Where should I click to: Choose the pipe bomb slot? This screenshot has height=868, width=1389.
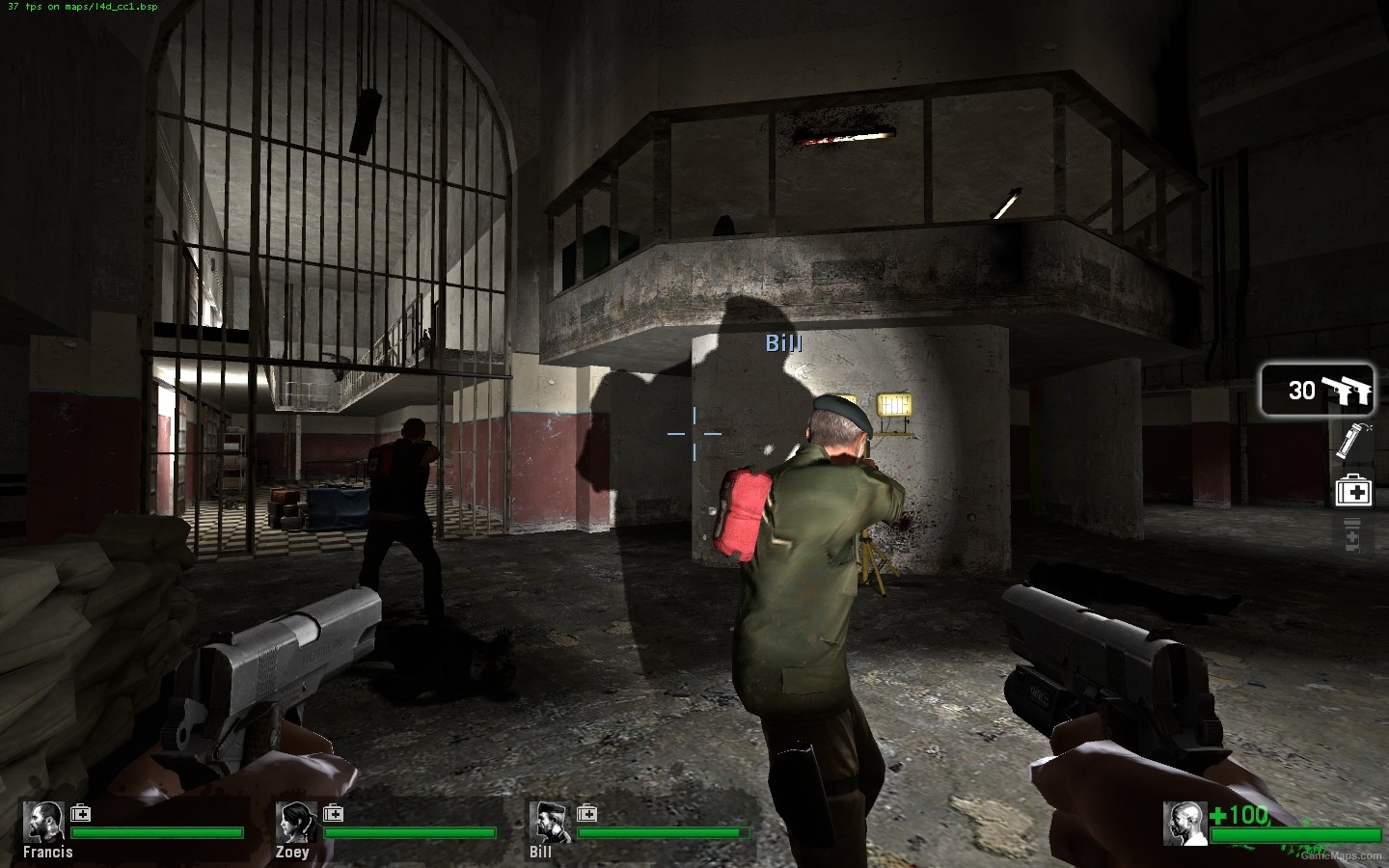click(1352, 441)
